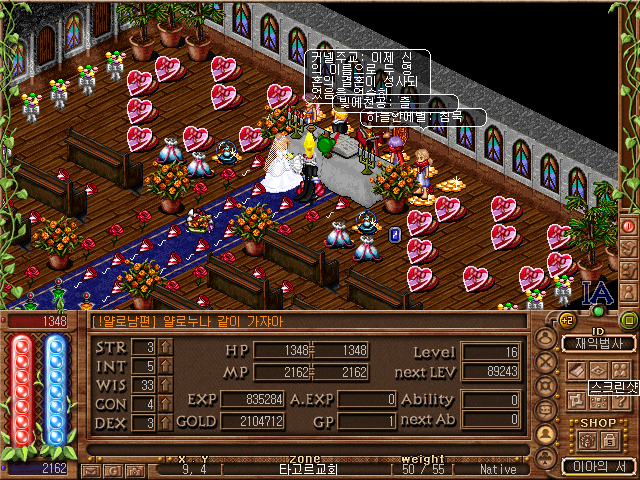Click the red round side button
The image size is (640, 480).
(x=629, y=226)
